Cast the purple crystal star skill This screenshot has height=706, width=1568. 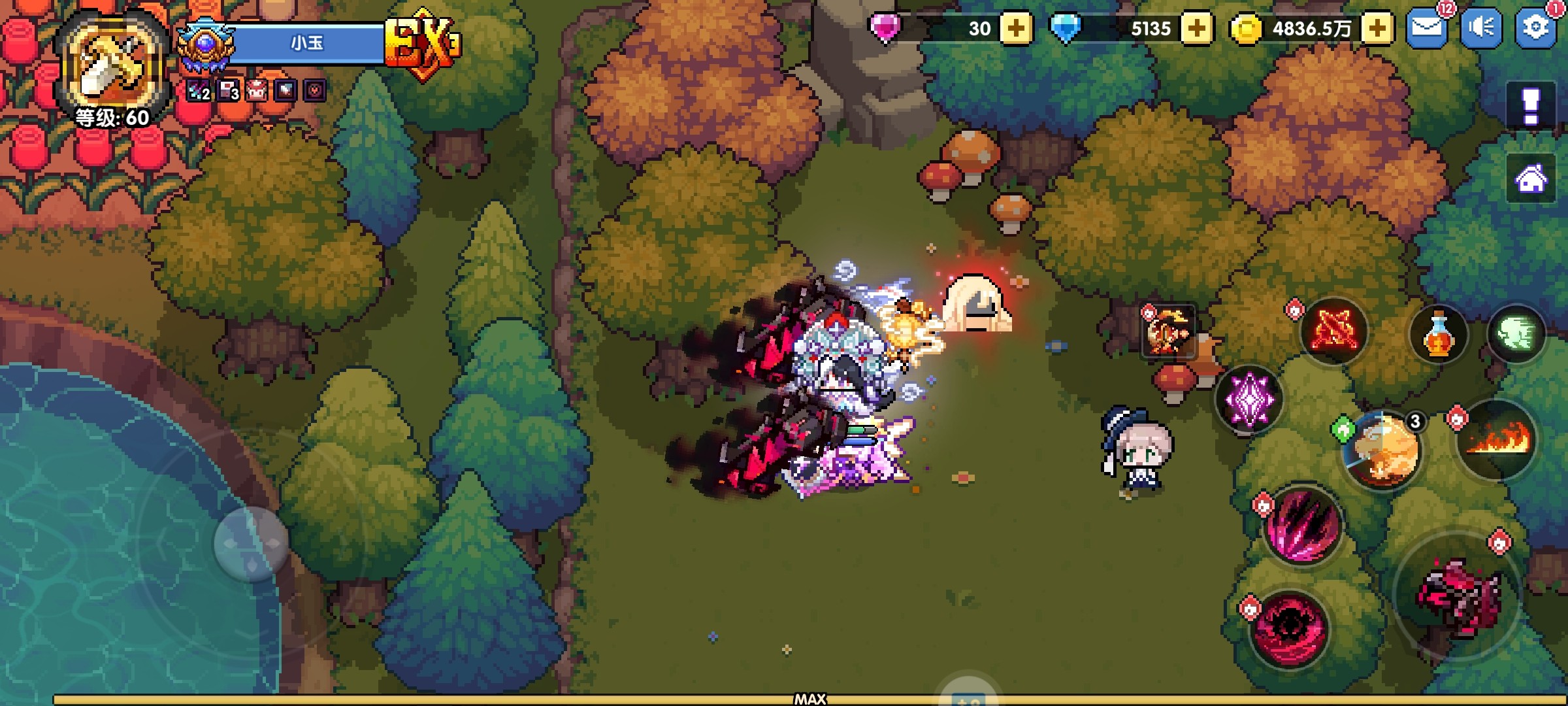1249,398
